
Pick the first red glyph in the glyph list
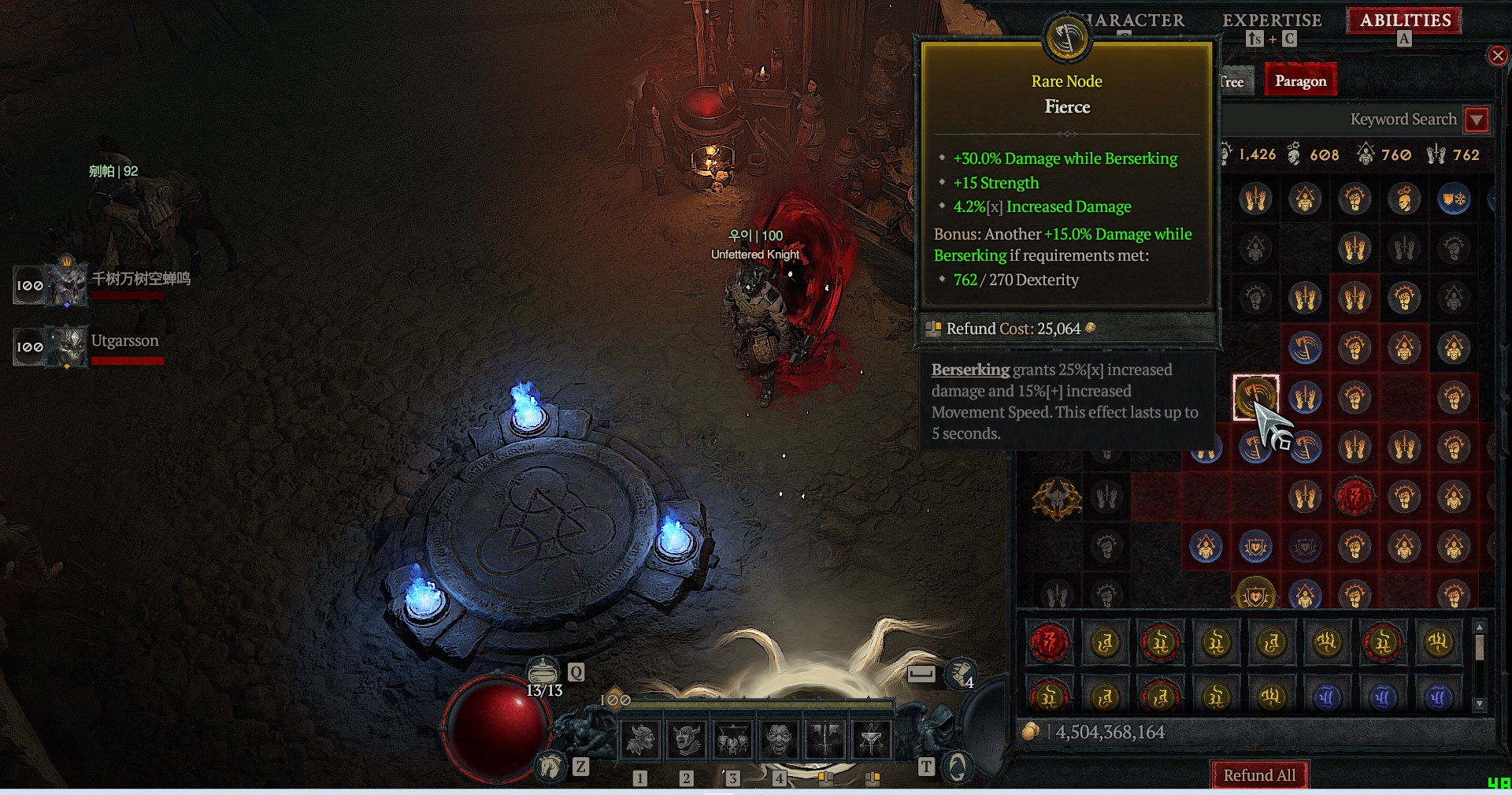click(x=1050, y=643)
